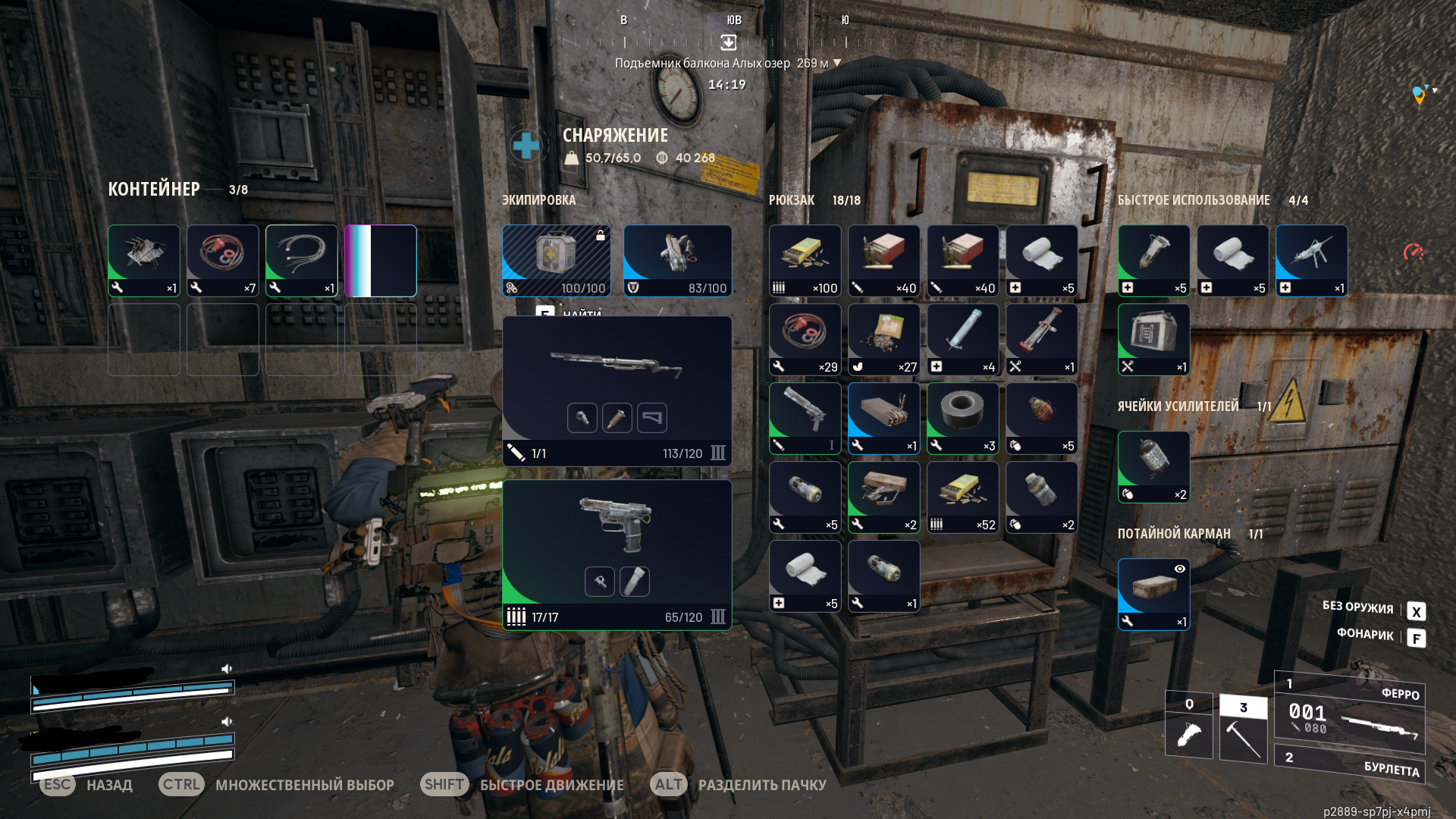Select the ammo stack of 100 in the backpack
This screenshot has height=819, width=1456.
805,260
